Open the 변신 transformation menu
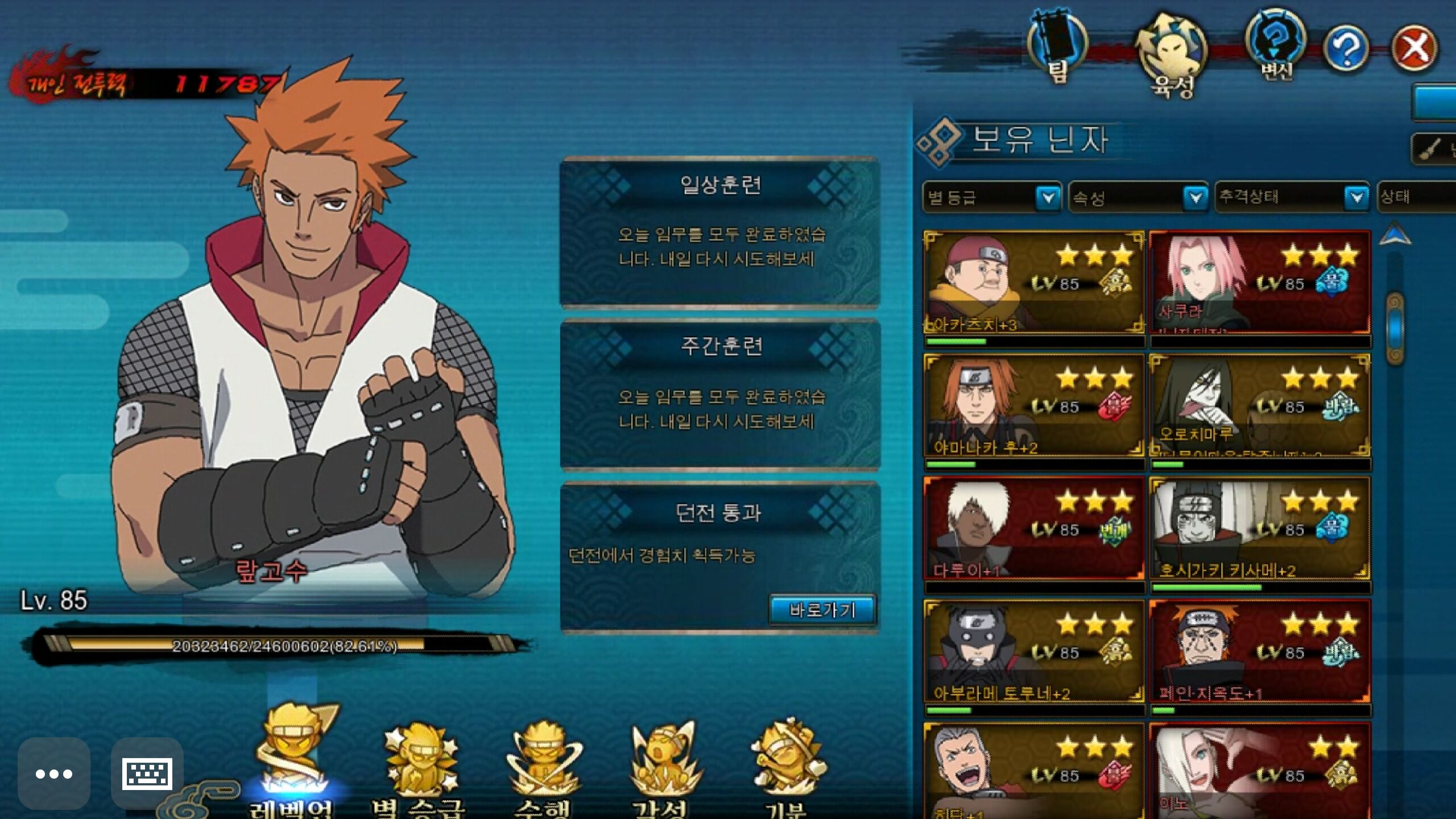This screenshot has width=1456, height=819. point(1276,43)
